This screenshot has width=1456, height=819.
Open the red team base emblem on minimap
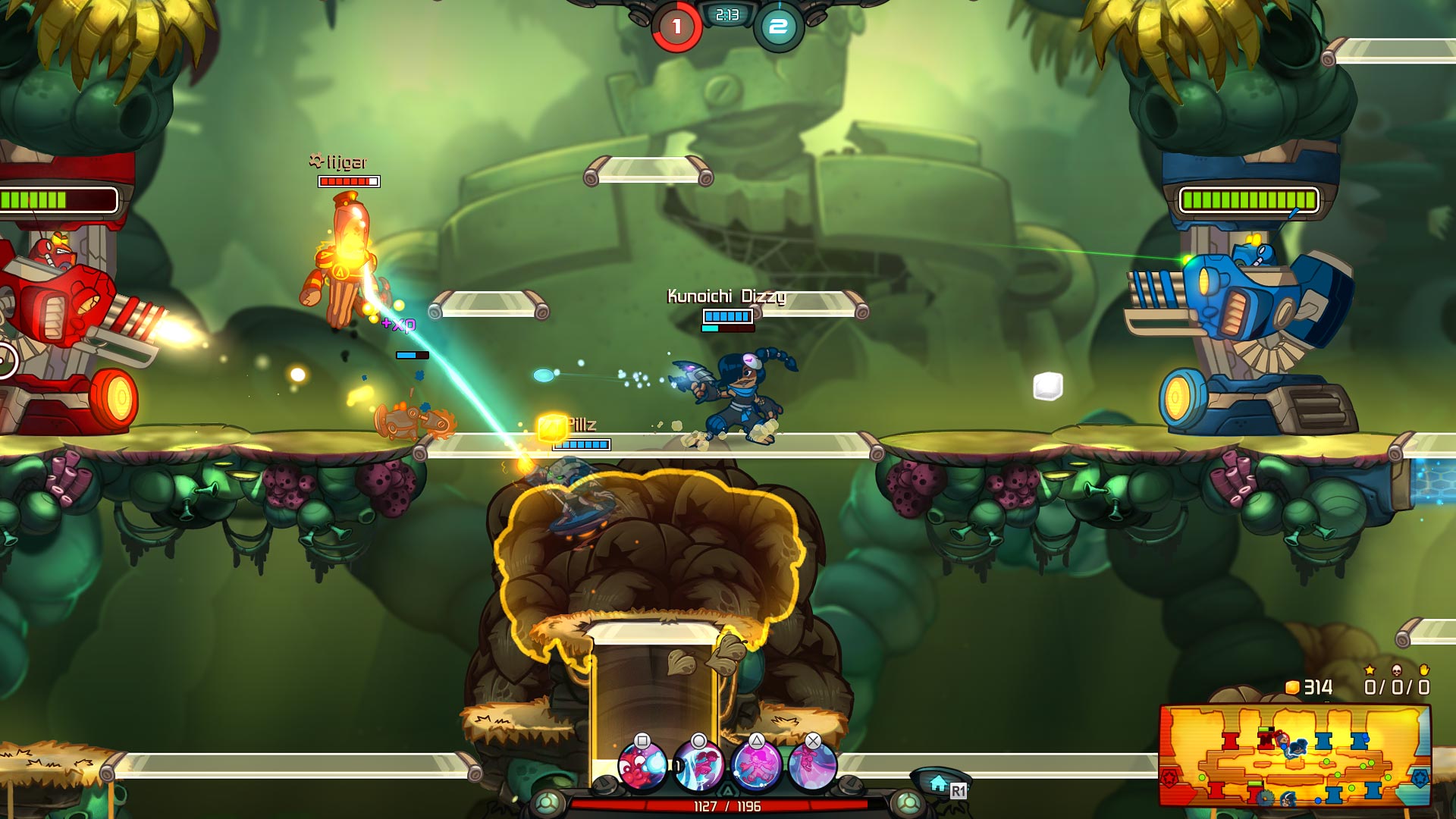pyautogui.click(x=1169, y=779)
